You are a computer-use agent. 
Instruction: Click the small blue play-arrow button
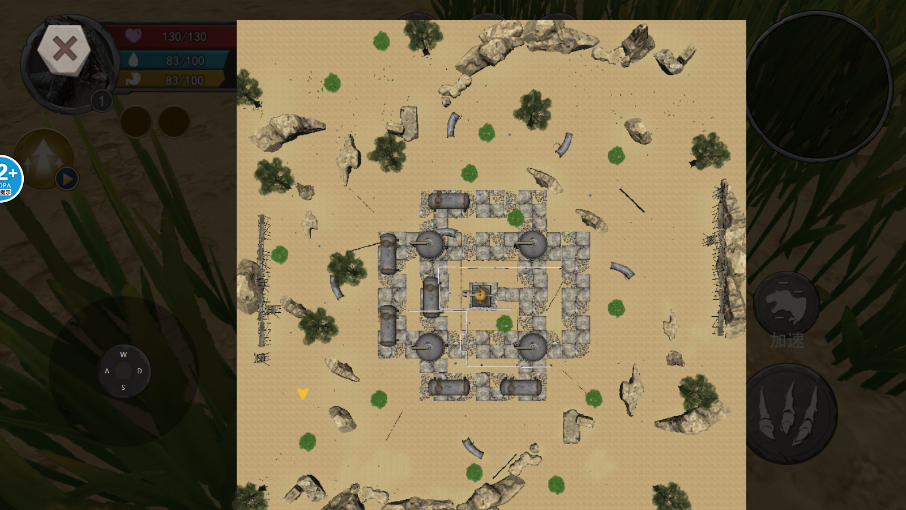[x=66, y=179]
